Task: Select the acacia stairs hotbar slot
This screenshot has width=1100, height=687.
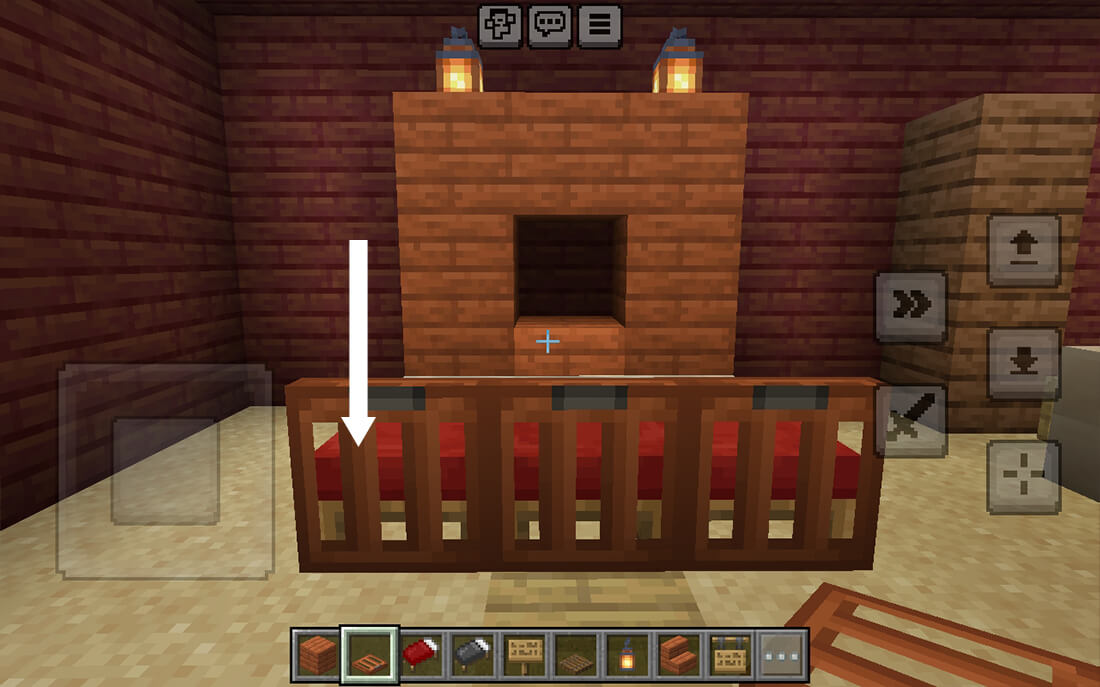Action: coord(682,654)
